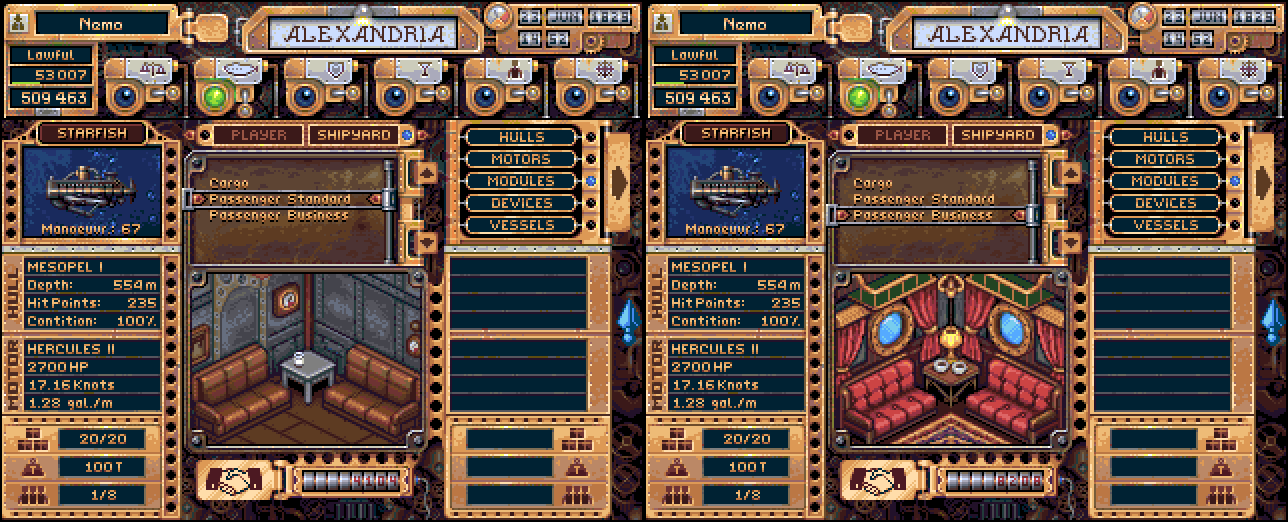
Task: Select the highlighted Passenger Business module row
Action: (x=923, y=215)
